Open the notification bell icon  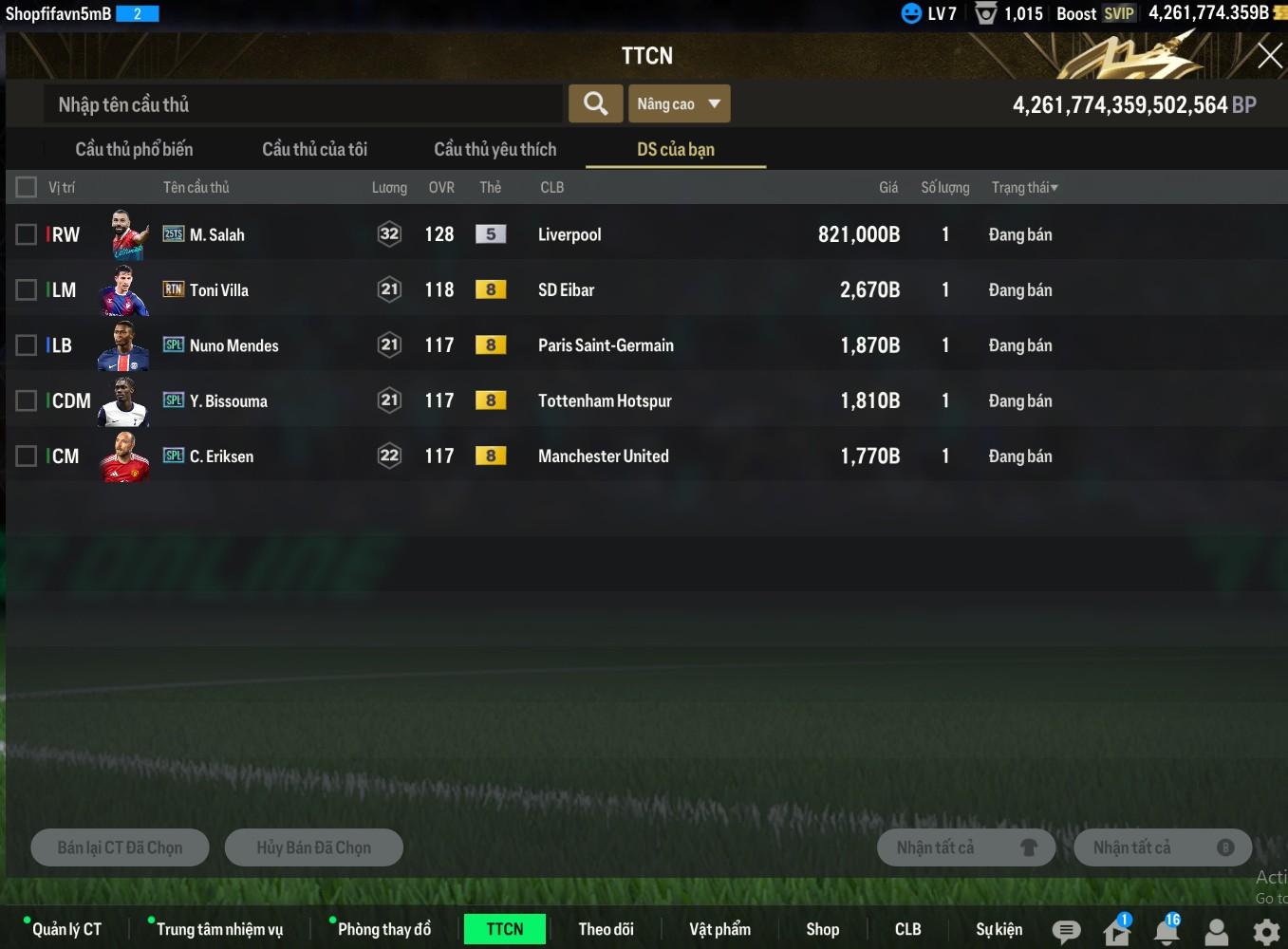click(x=1167, y=931)
